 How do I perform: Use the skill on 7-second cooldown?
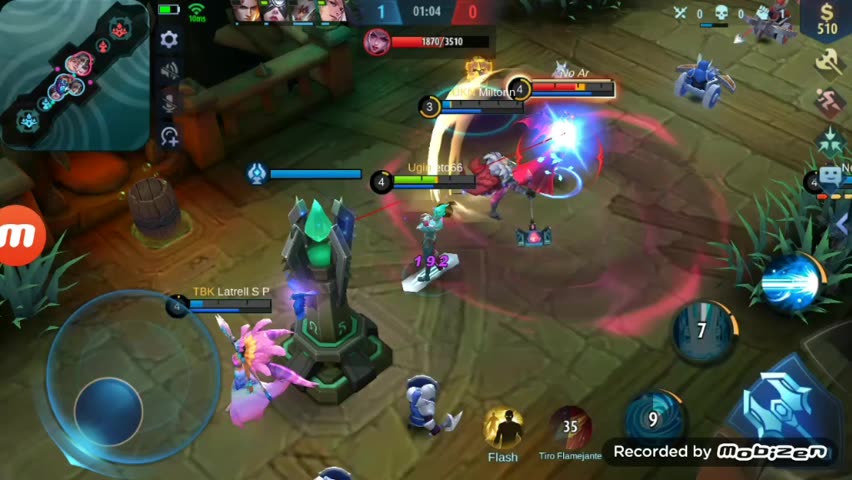703,331
